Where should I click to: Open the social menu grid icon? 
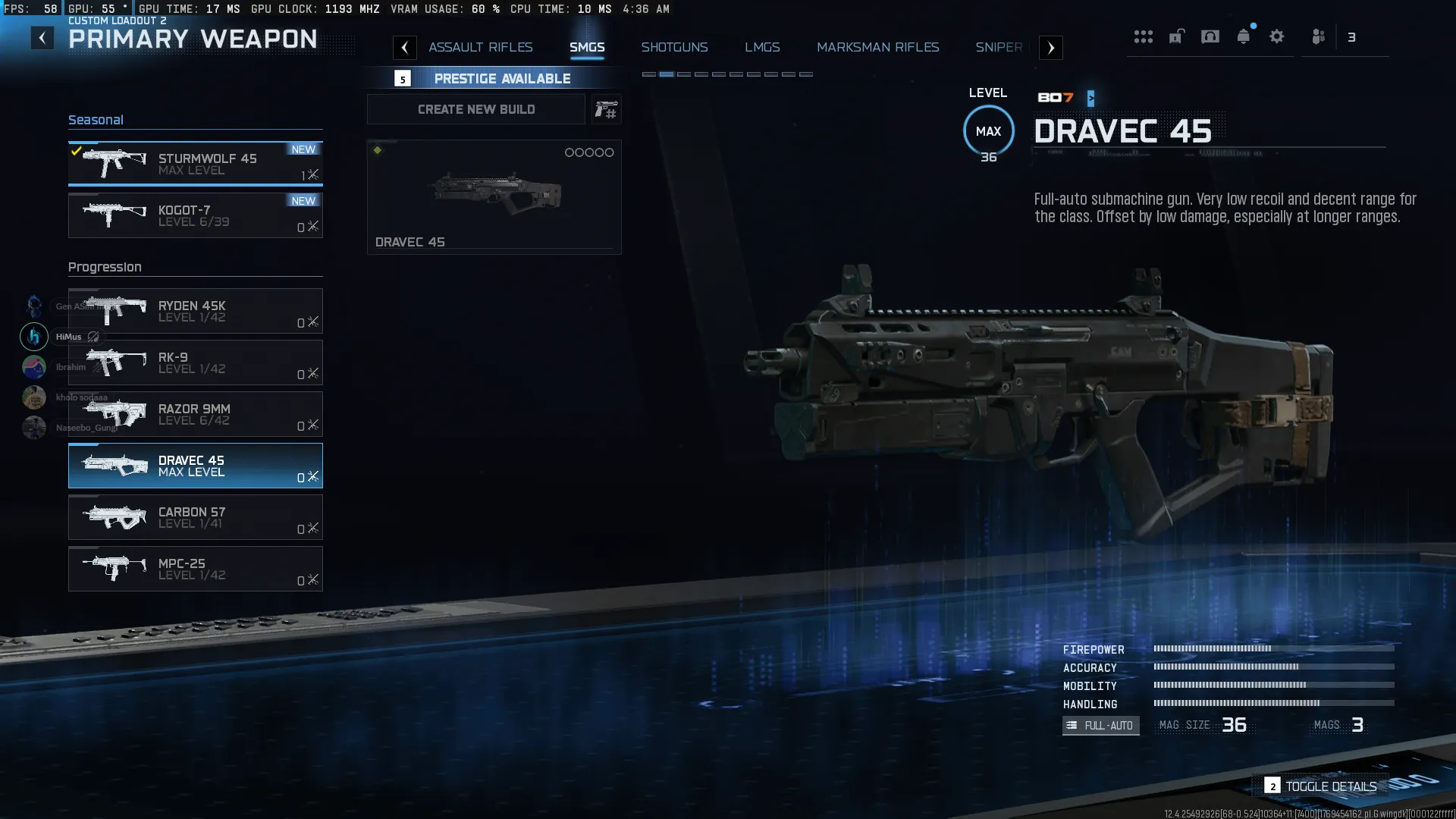pos(1144,36)
